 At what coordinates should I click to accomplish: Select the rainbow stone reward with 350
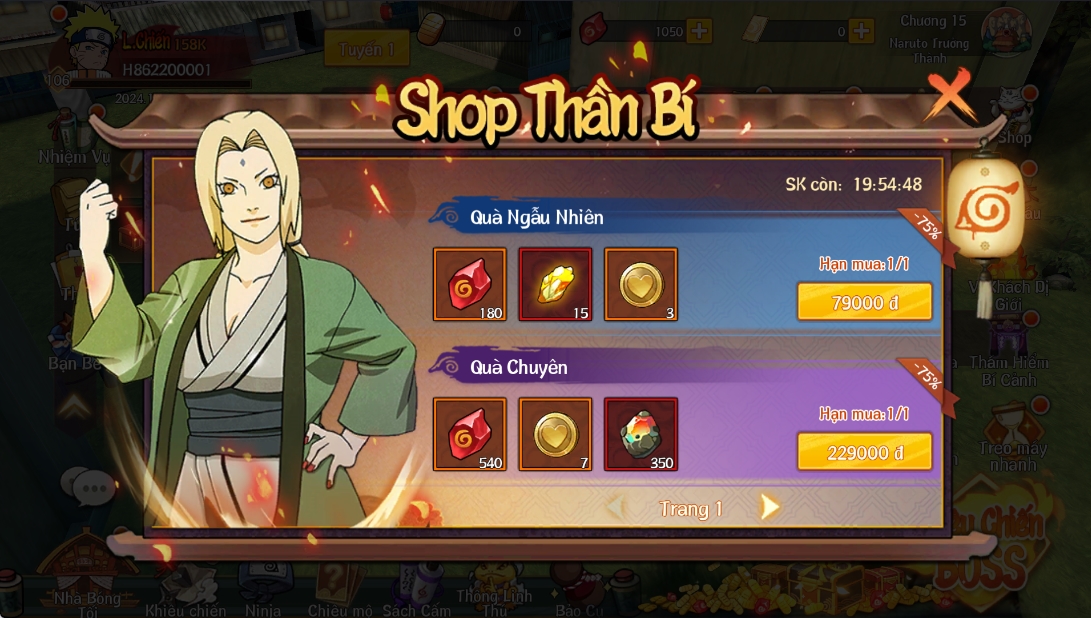click(641, 434)
